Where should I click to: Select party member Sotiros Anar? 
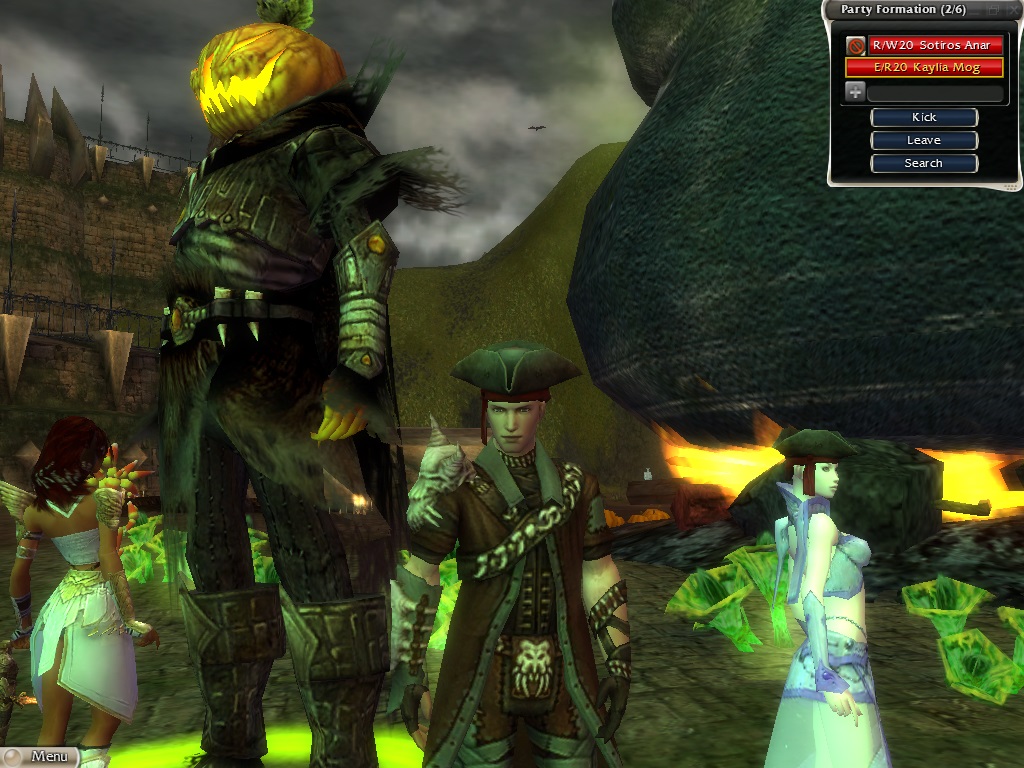point(935,45)
